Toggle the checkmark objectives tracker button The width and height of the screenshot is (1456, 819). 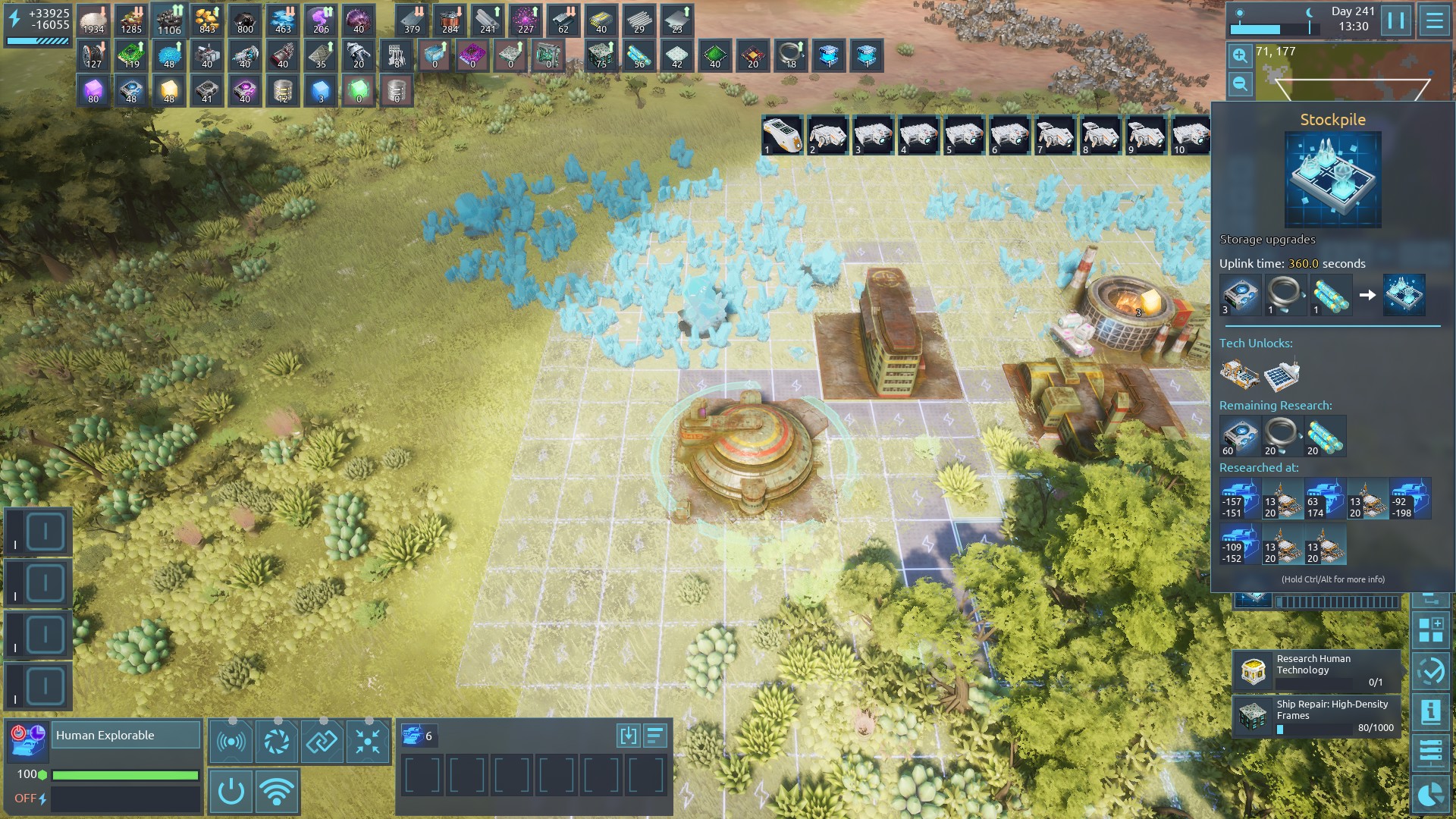(x=1431, y=671)
